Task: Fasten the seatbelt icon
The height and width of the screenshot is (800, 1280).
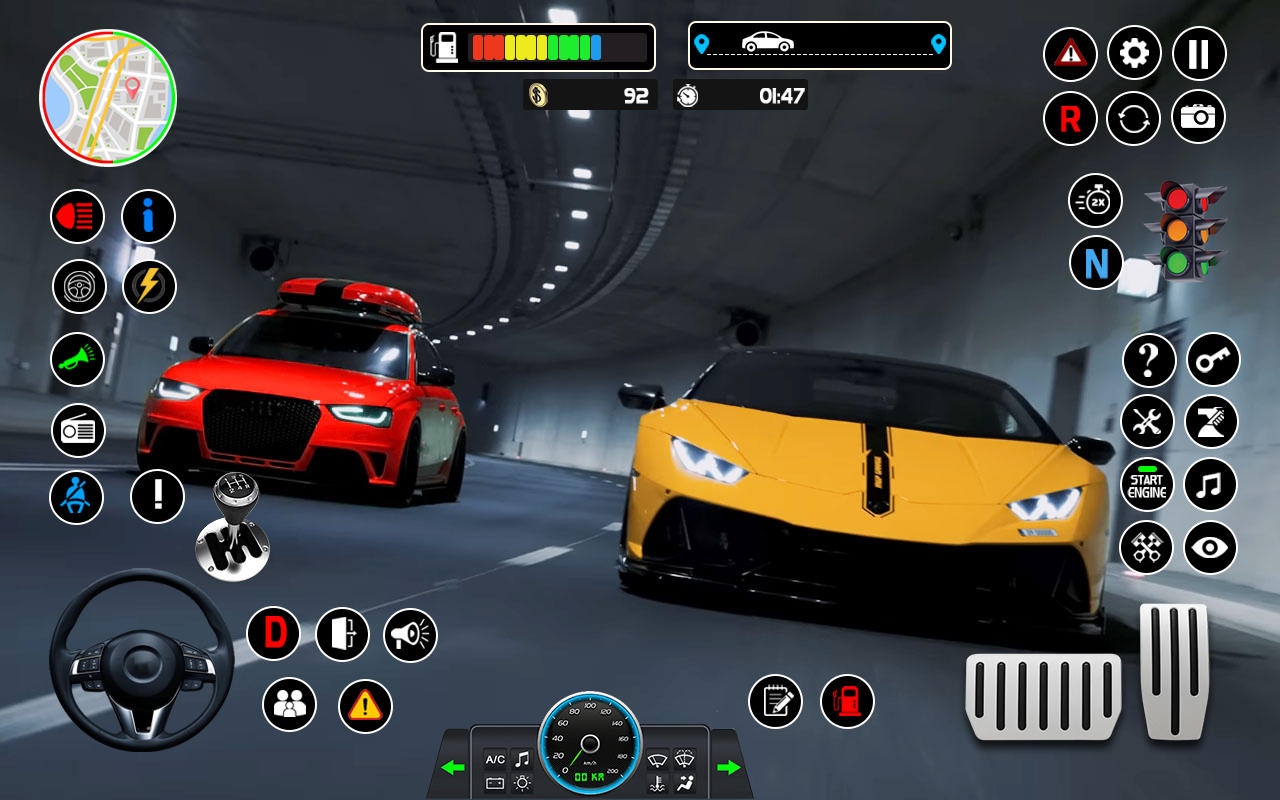Action: (x=76, y=496)
